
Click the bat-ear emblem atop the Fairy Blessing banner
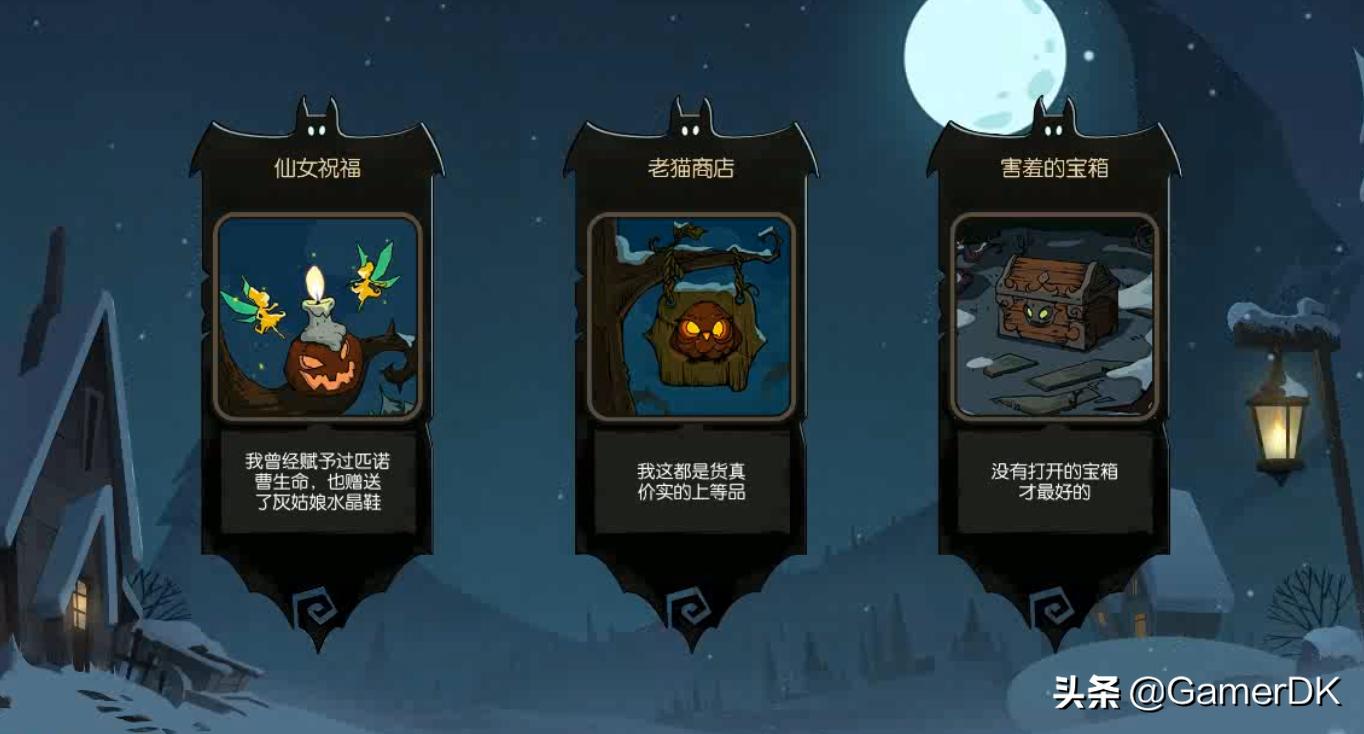(x=317, y=125)
